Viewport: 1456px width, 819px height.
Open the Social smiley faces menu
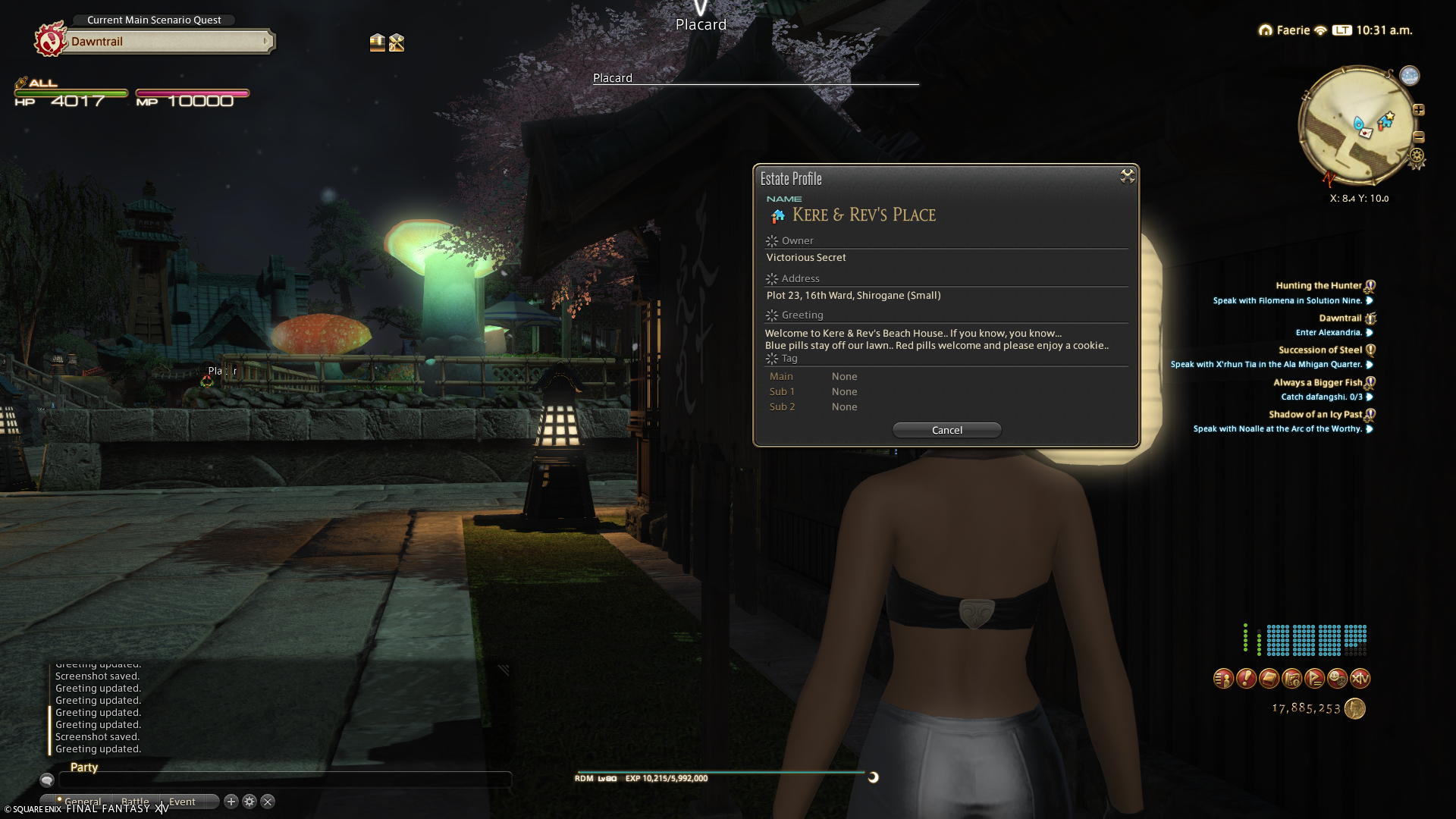pos(1337,679)
